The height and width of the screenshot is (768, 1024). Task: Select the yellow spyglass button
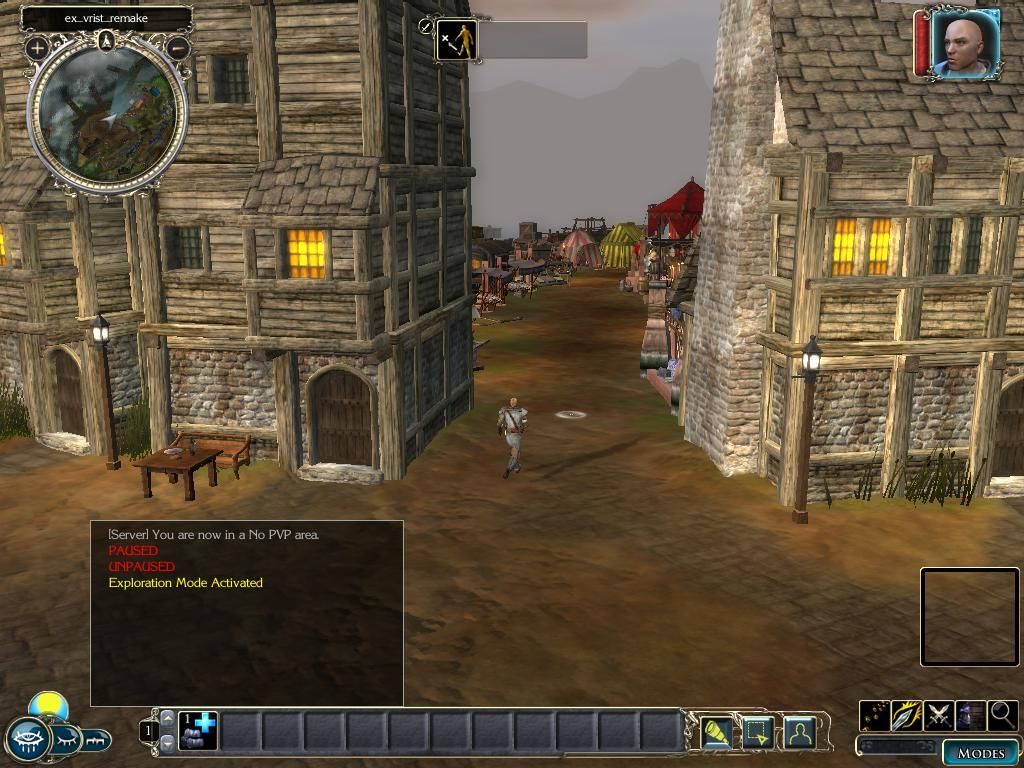point(715,733)
